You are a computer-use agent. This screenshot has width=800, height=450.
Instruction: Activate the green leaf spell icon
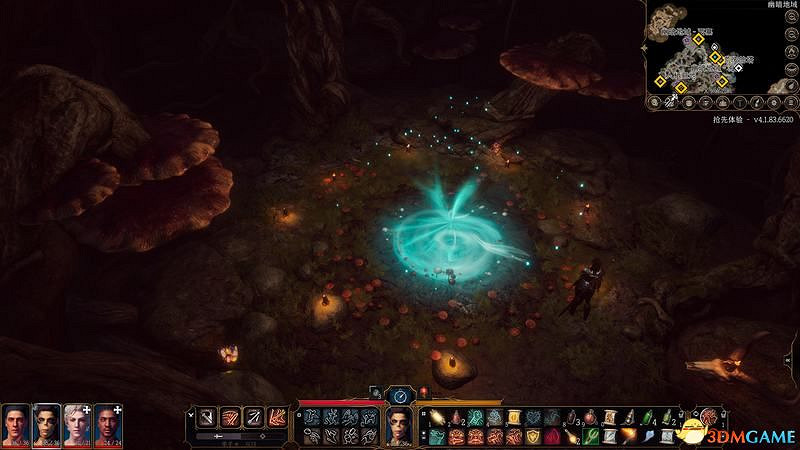point(593,437)
